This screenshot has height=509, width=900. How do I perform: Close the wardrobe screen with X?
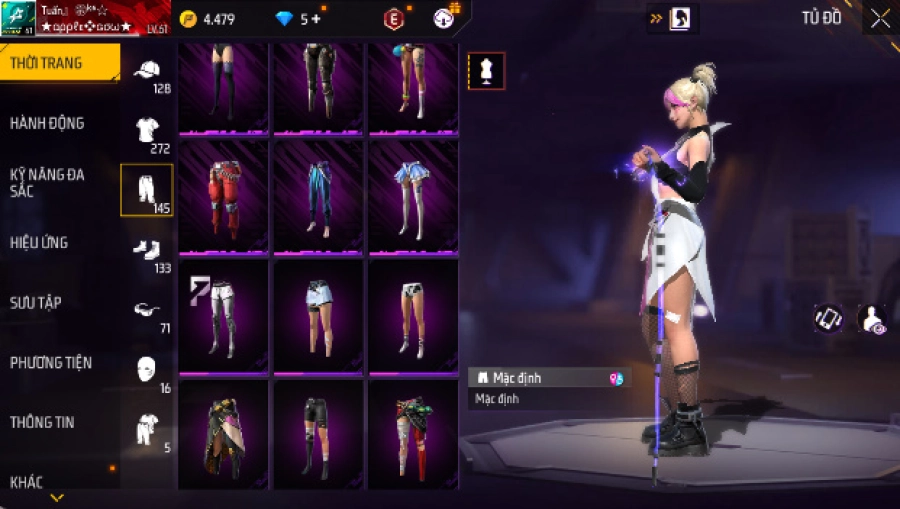click(880, 18)
